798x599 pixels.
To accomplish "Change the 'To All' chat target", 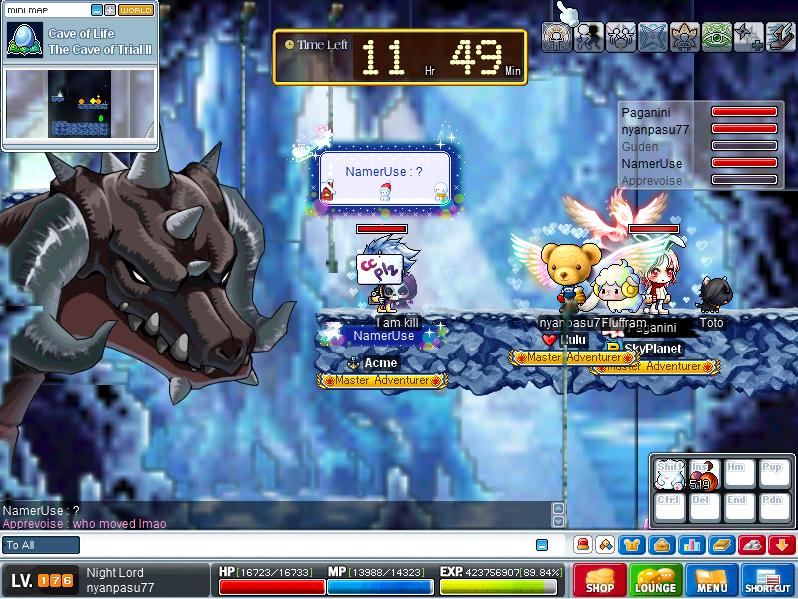I will 41,545.
